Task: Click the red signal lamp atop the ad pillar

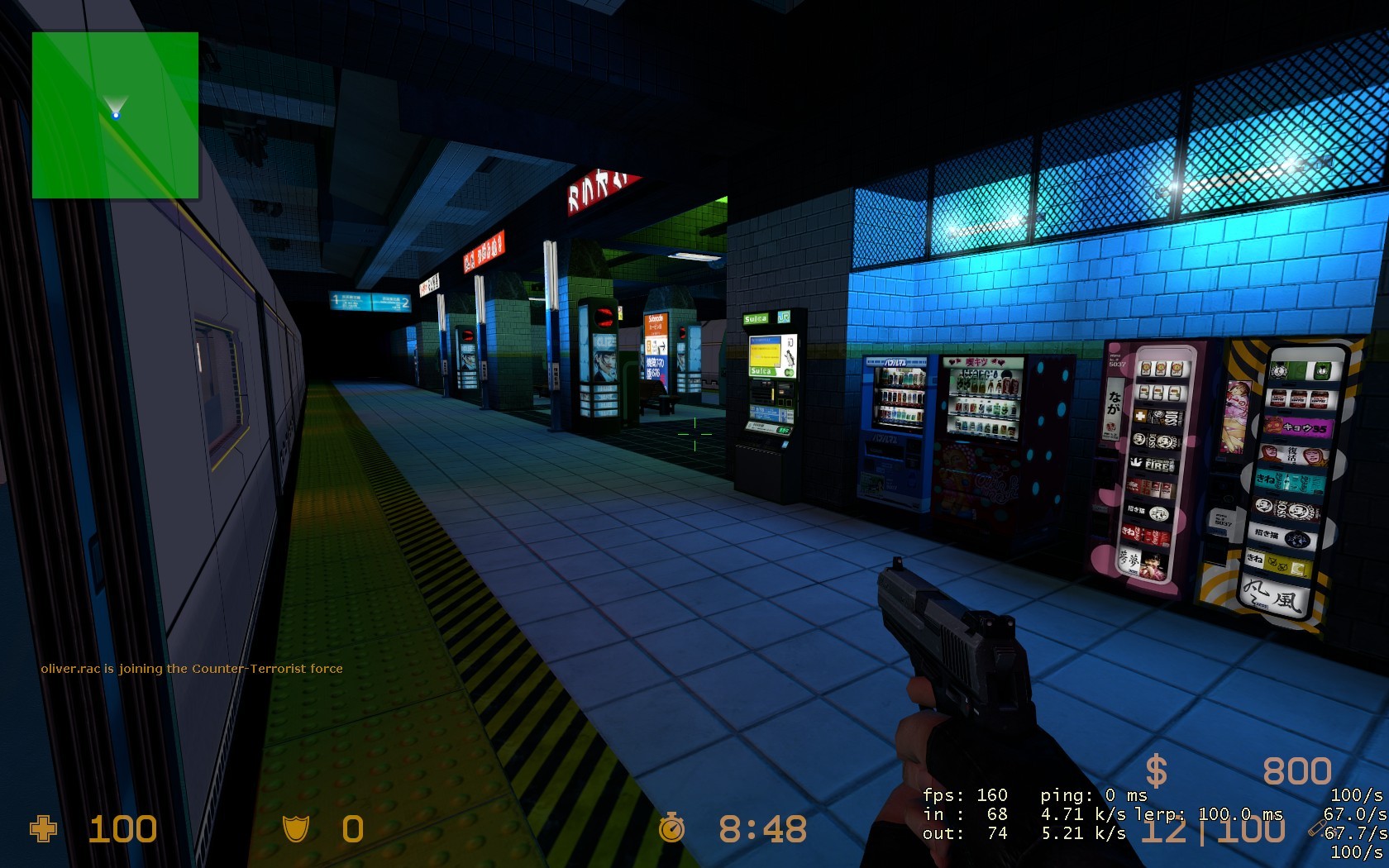Action: pyautogui.click(x=603, y=317)
